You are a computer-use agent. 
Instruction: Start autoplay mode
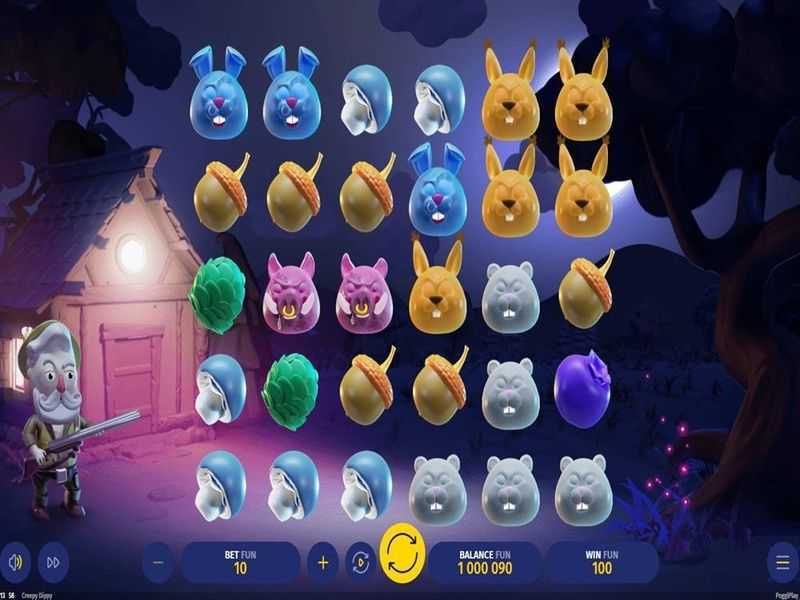tap(359, 563)
